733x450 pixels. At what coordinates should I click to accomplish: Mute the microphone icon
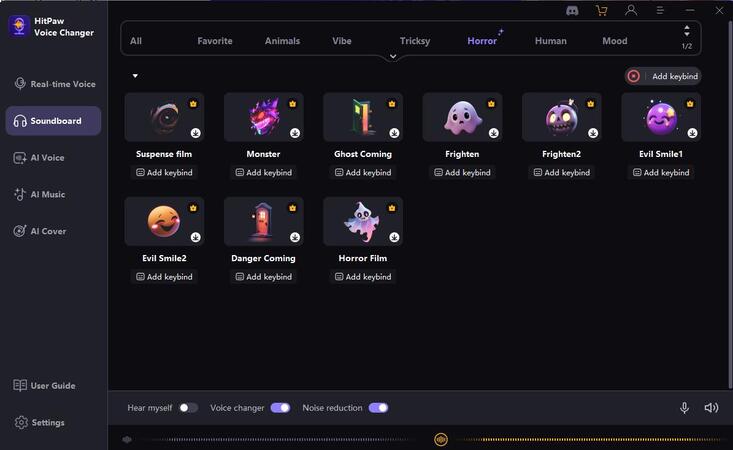[685, 408]
